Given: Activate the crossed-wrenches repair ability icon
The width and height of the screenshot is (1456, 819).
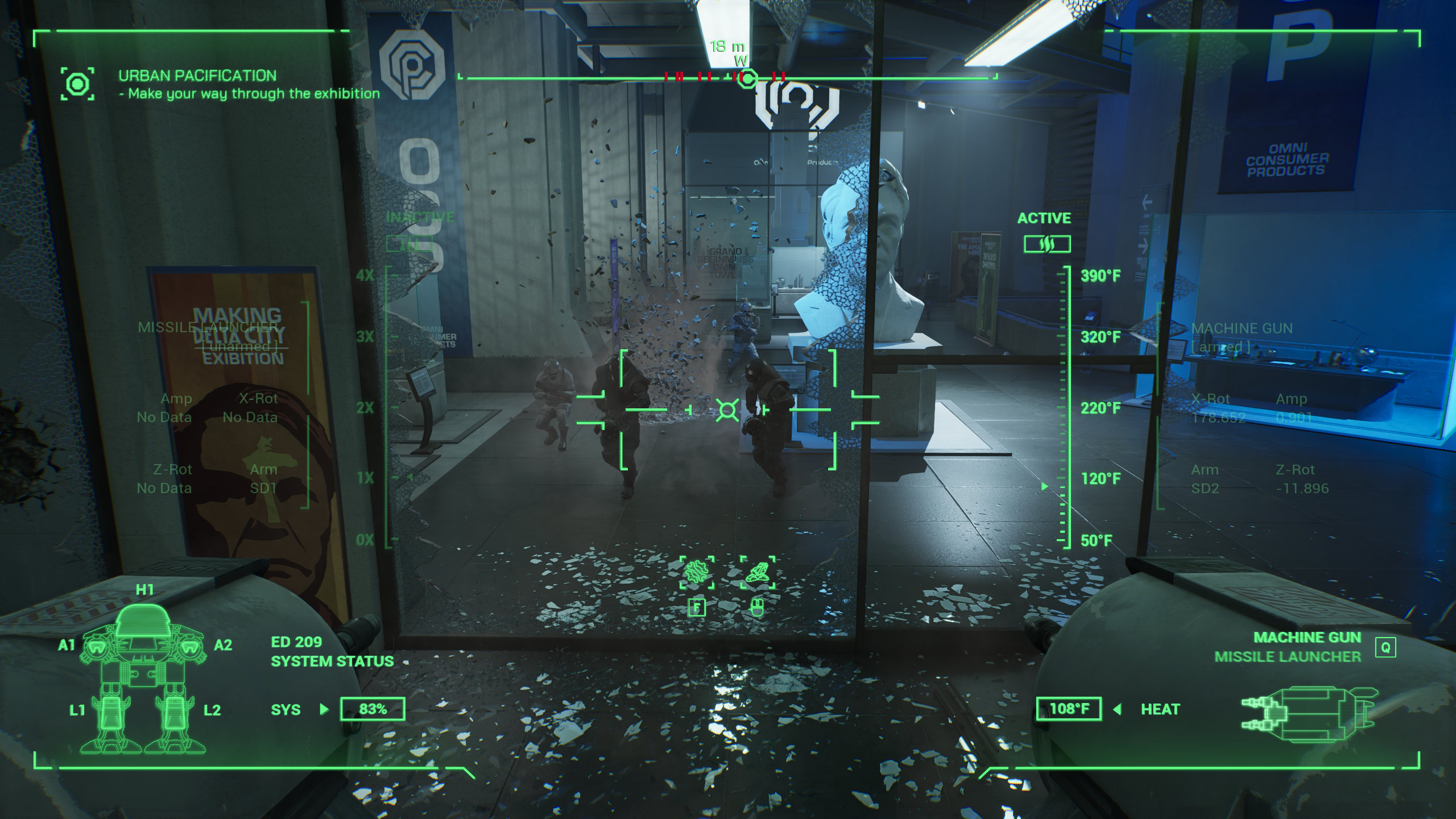Looking at the screenshot, I should [697, 572].
